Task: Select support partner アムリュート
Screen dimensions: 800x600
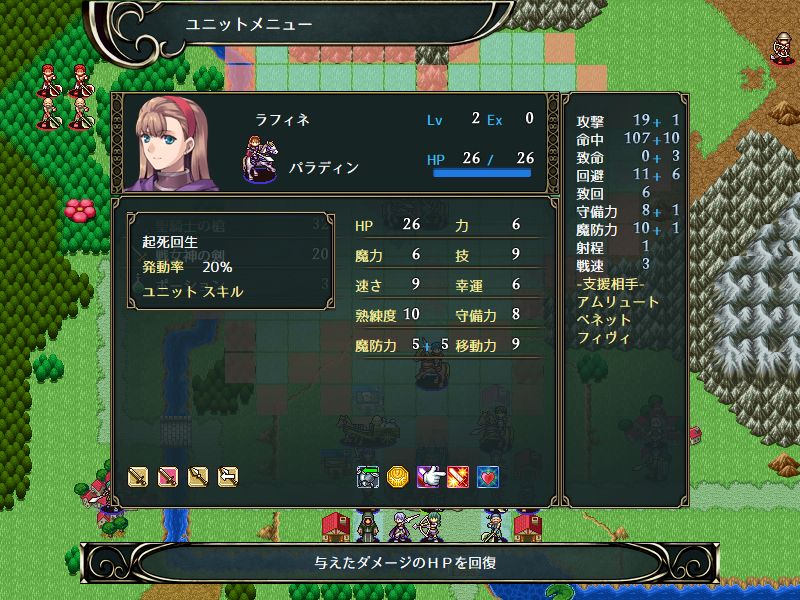Action: tap(618, 301)
